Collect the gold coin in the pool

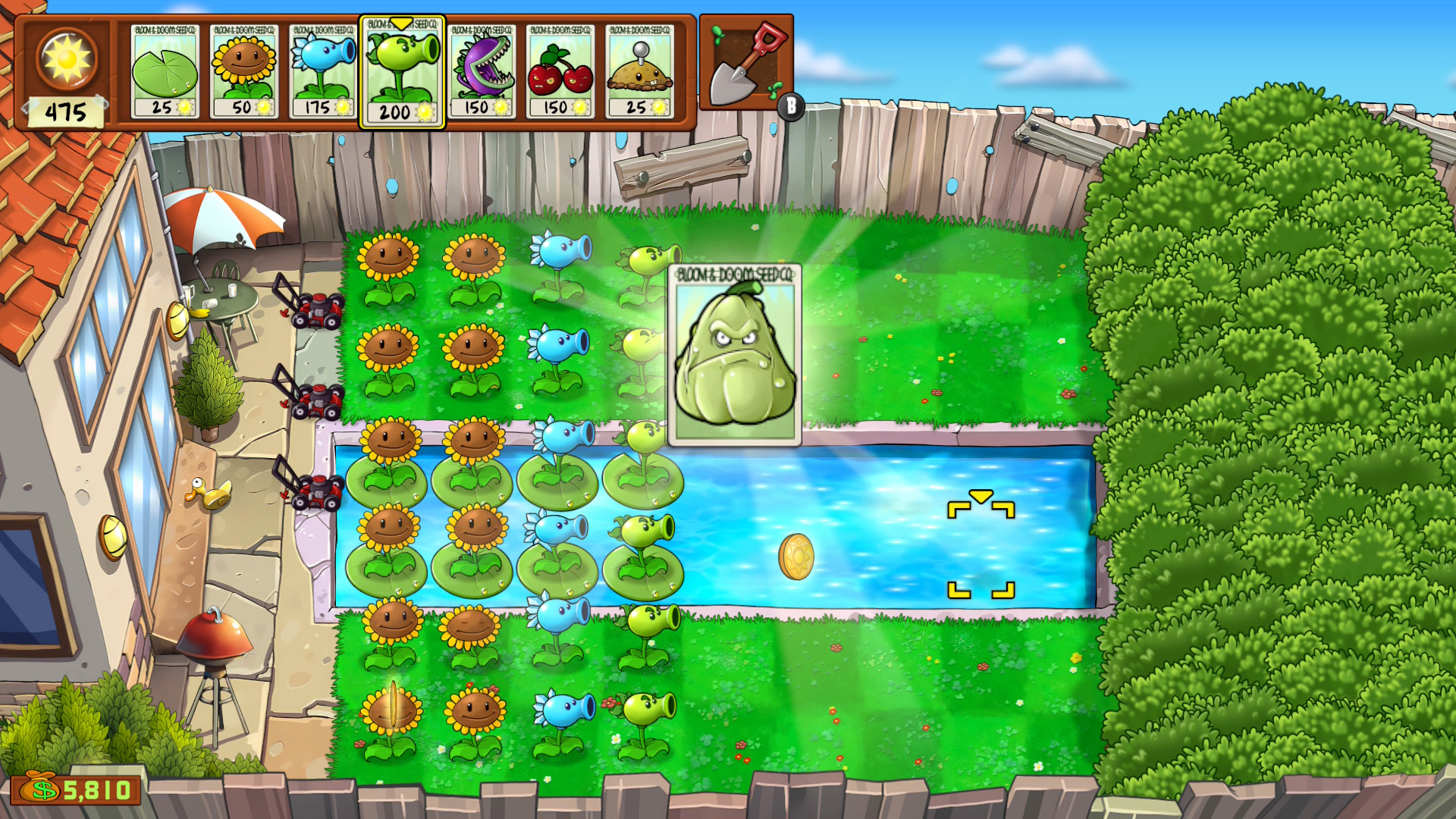(796, 557)
